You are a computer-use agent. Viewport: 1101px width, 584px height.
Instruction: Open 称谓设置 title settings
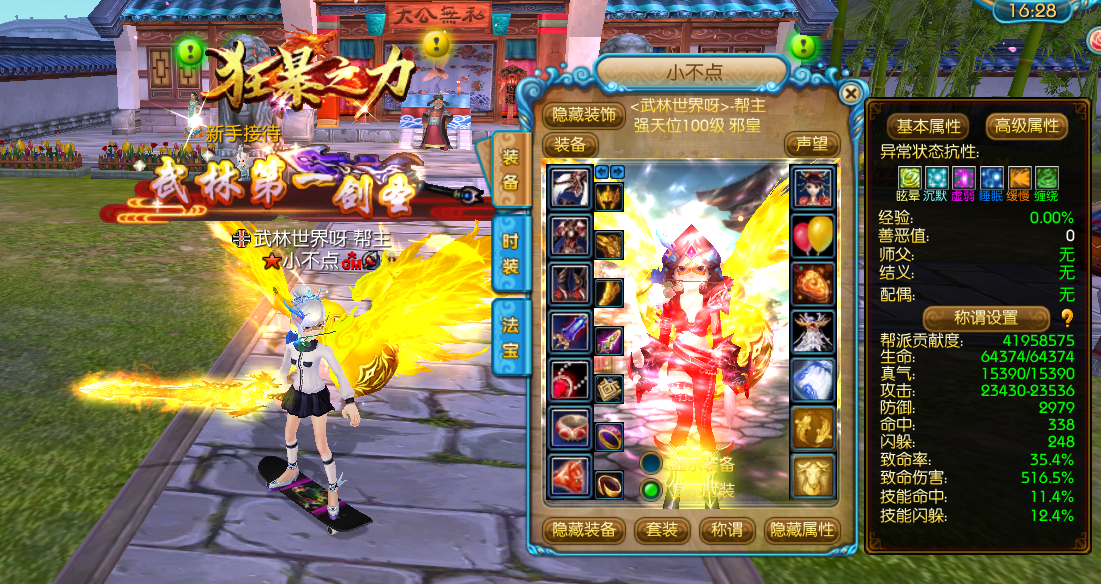pyautogui.click(x=985, y=317)
